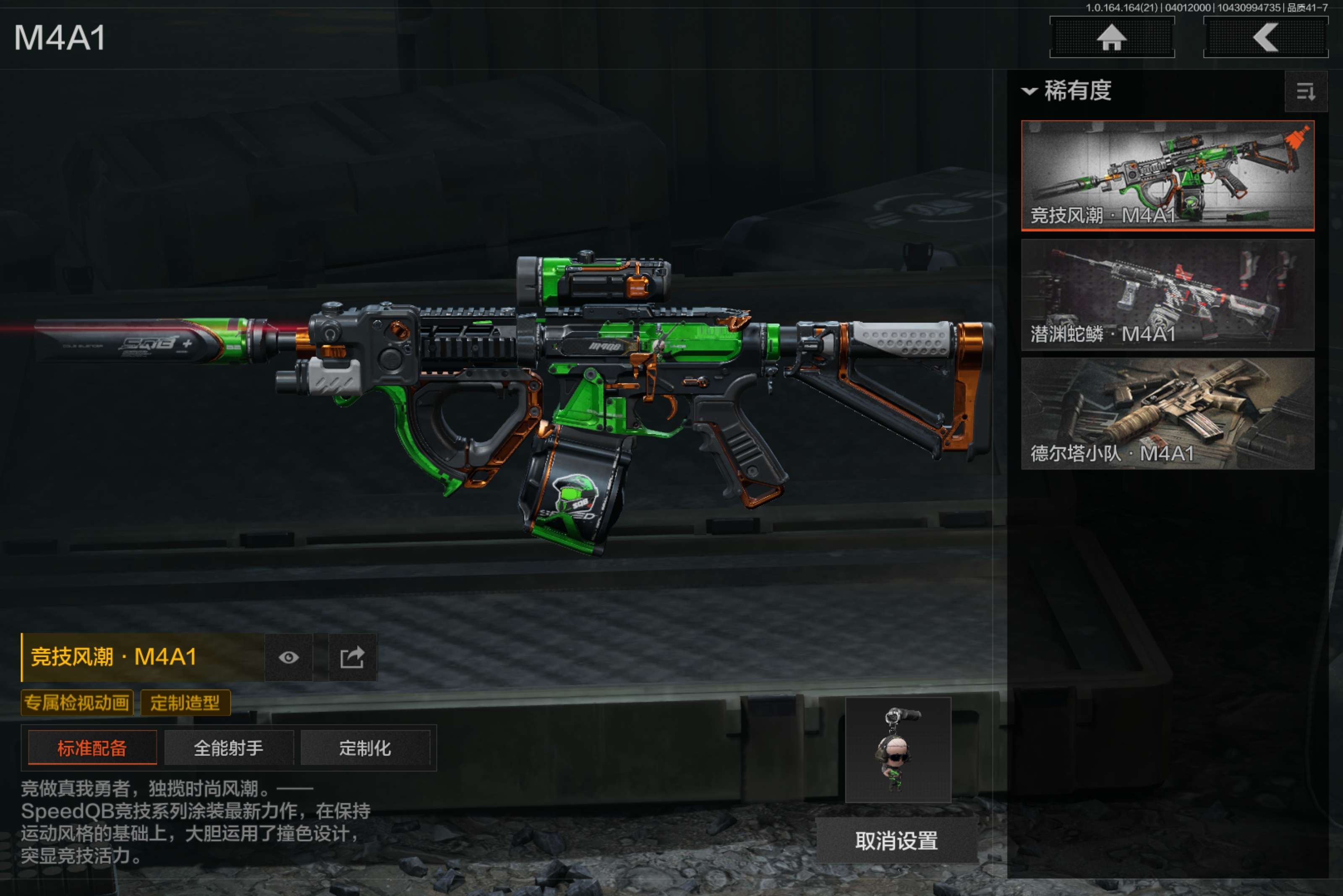The image size is (1343, 896).
Task: Share the weapon skin
Action: pos(352,657)
